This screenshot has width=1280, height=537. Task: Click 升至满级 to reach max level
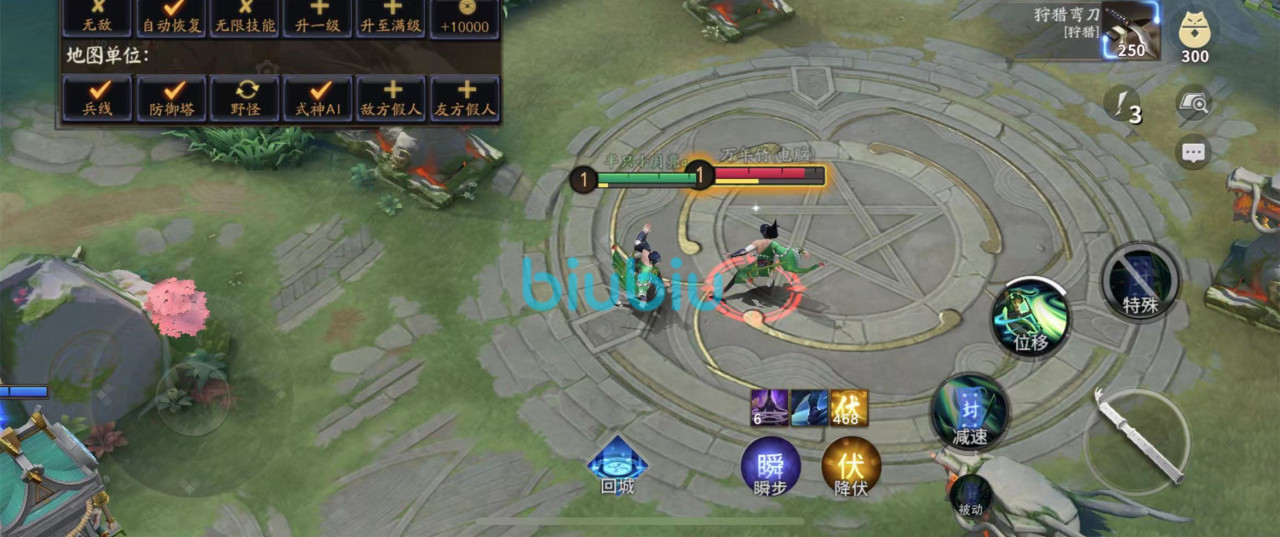[393, 17]
